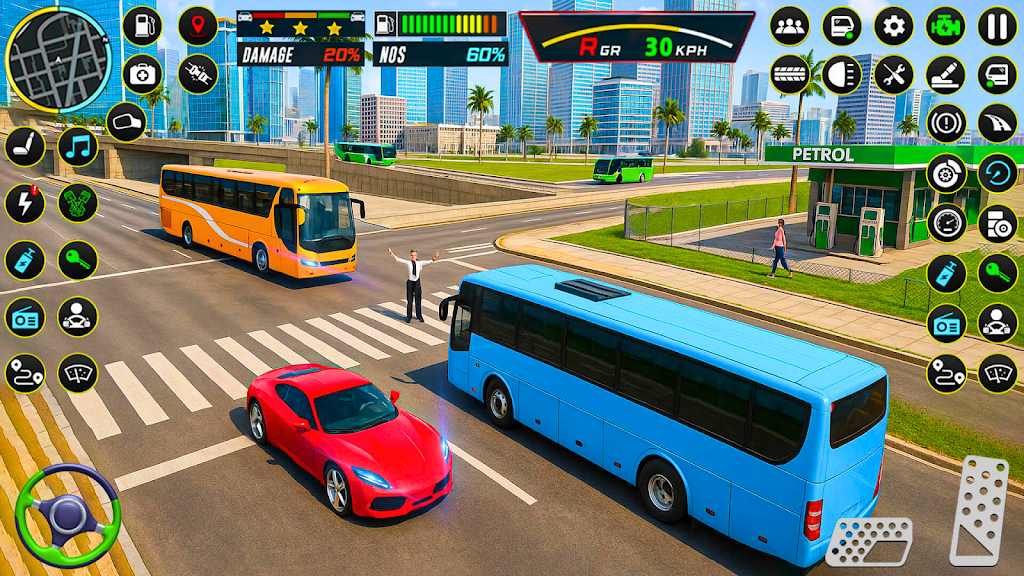Select the green engine pistons icon
1024x576 pixels.
78,203
